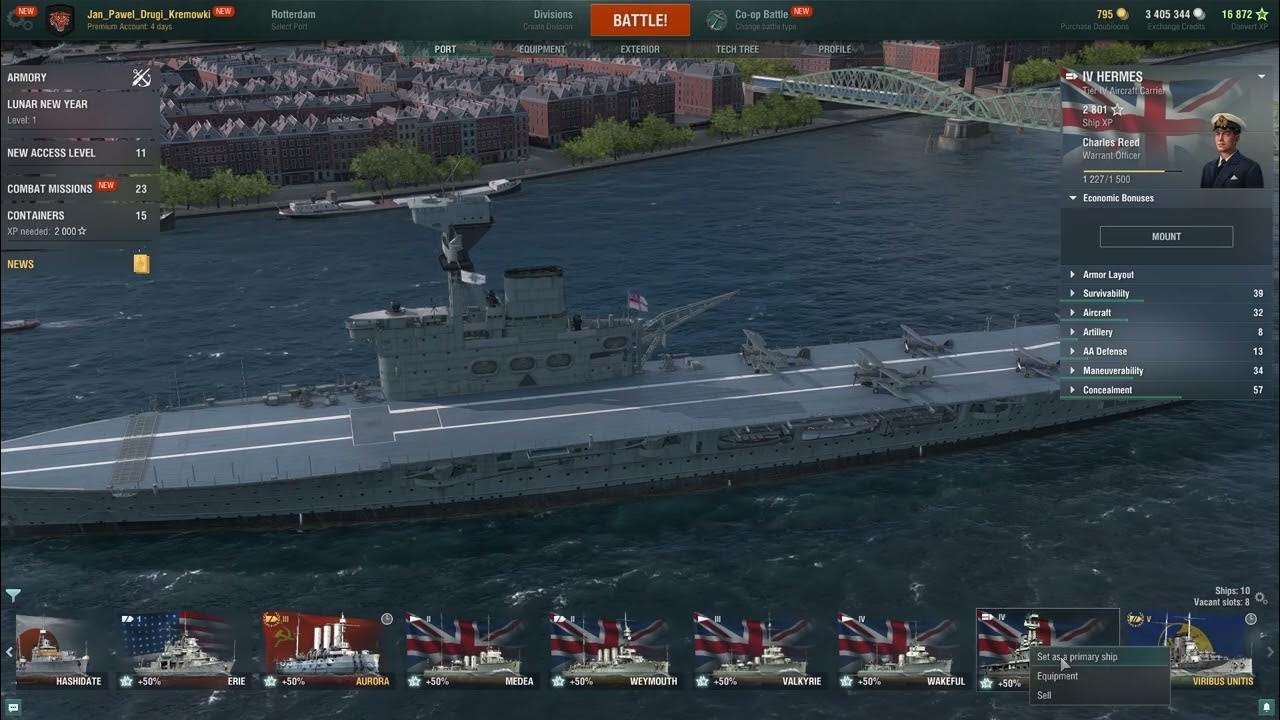1280x720 pixels.
Task: Open the News envelope icon
Action: [140, 263]
